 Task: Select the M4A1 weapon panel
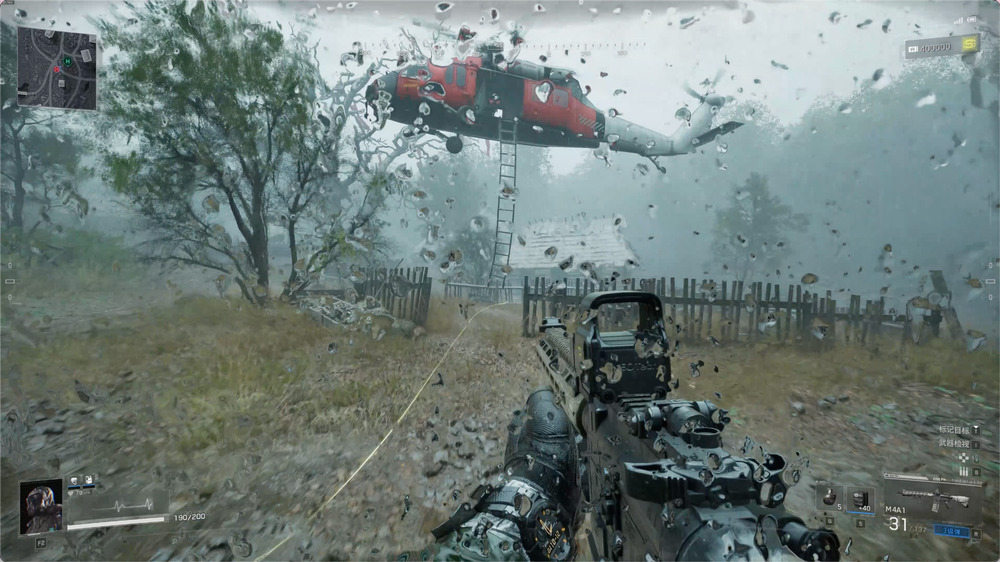(932, 498)
